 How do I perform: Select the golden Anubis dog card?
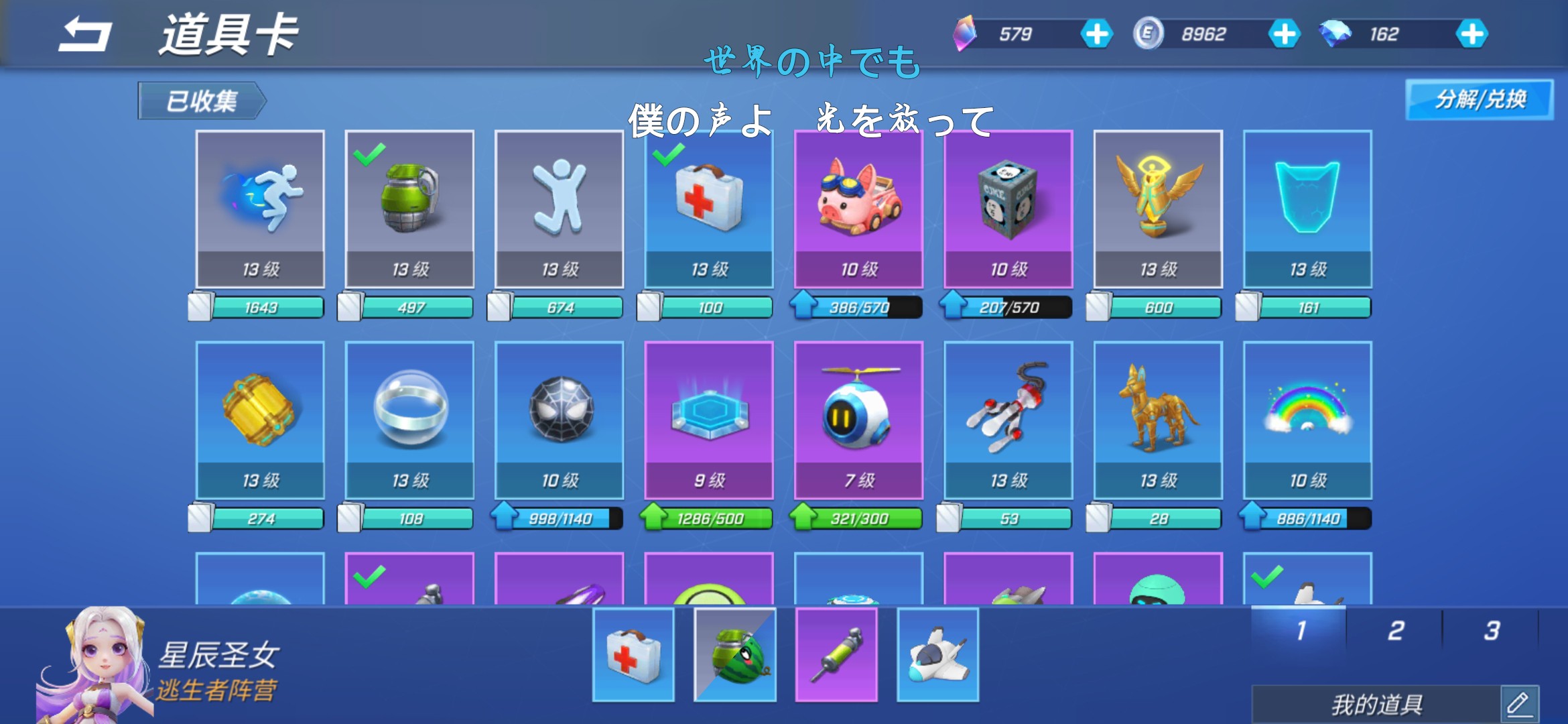pos(1158,420)
